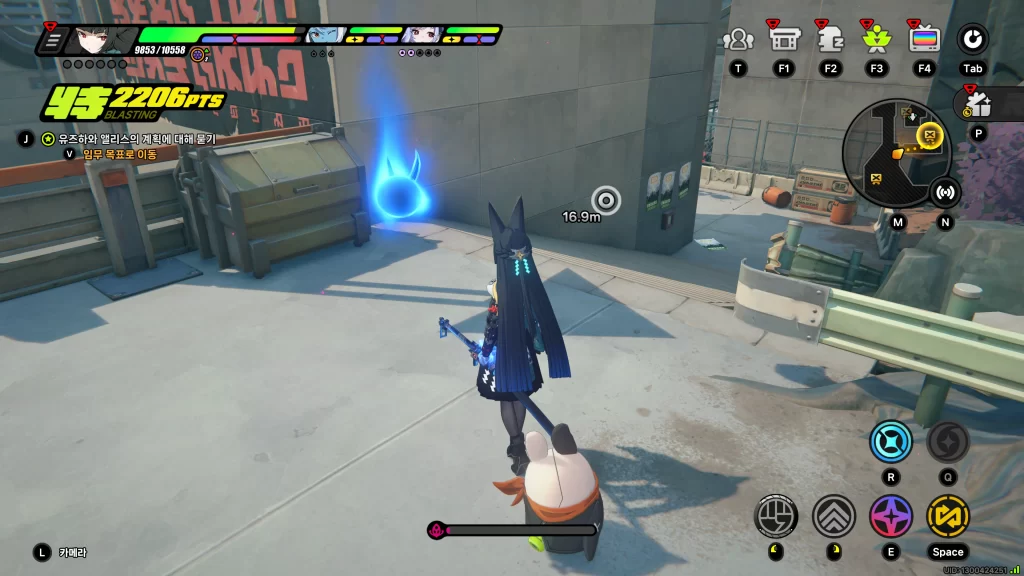Open the circular compendium icon above Tab
1024x576 pixels.
(x=972, y=39)
